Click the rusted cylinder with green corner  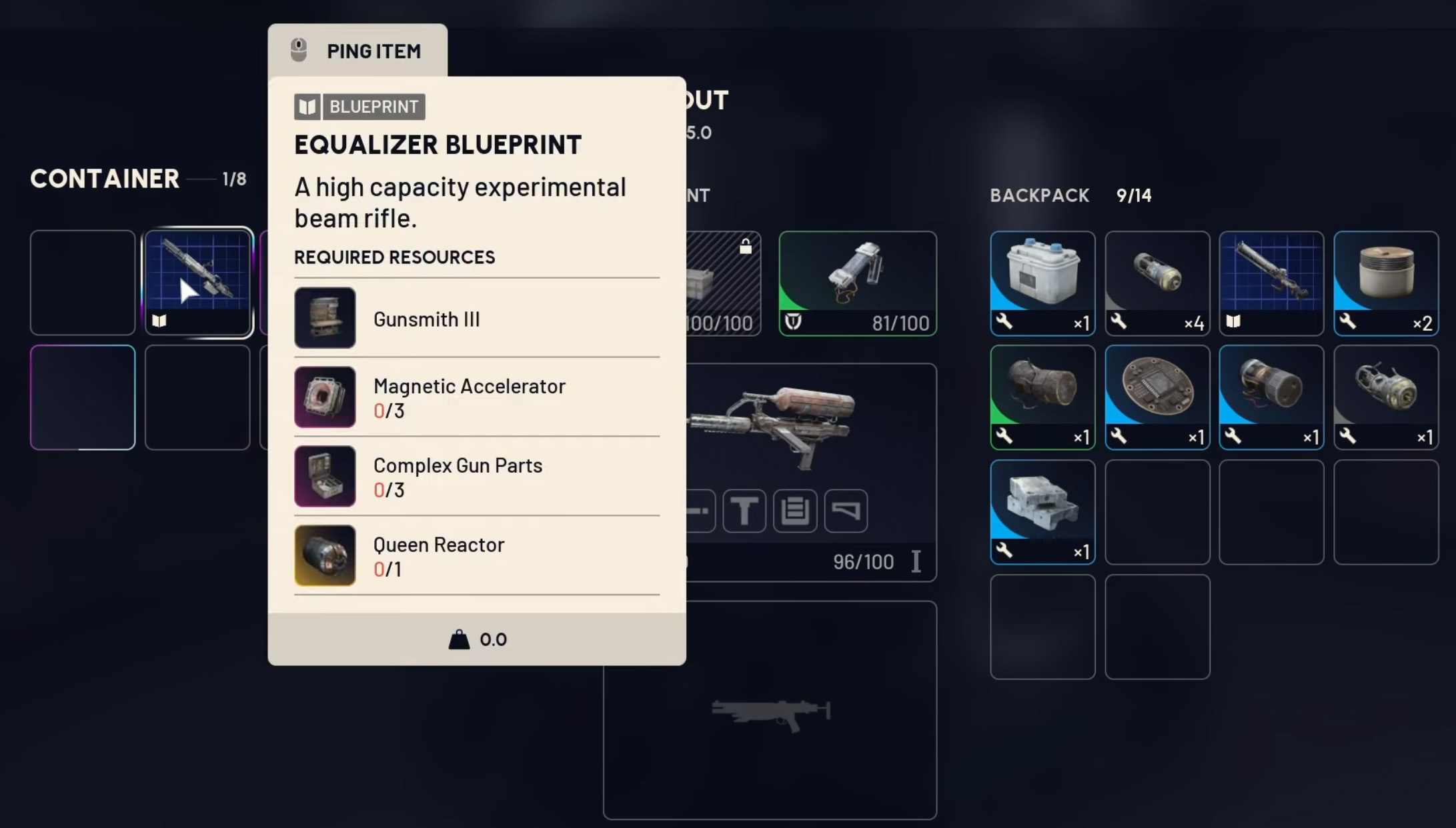tap(1042, 397)
